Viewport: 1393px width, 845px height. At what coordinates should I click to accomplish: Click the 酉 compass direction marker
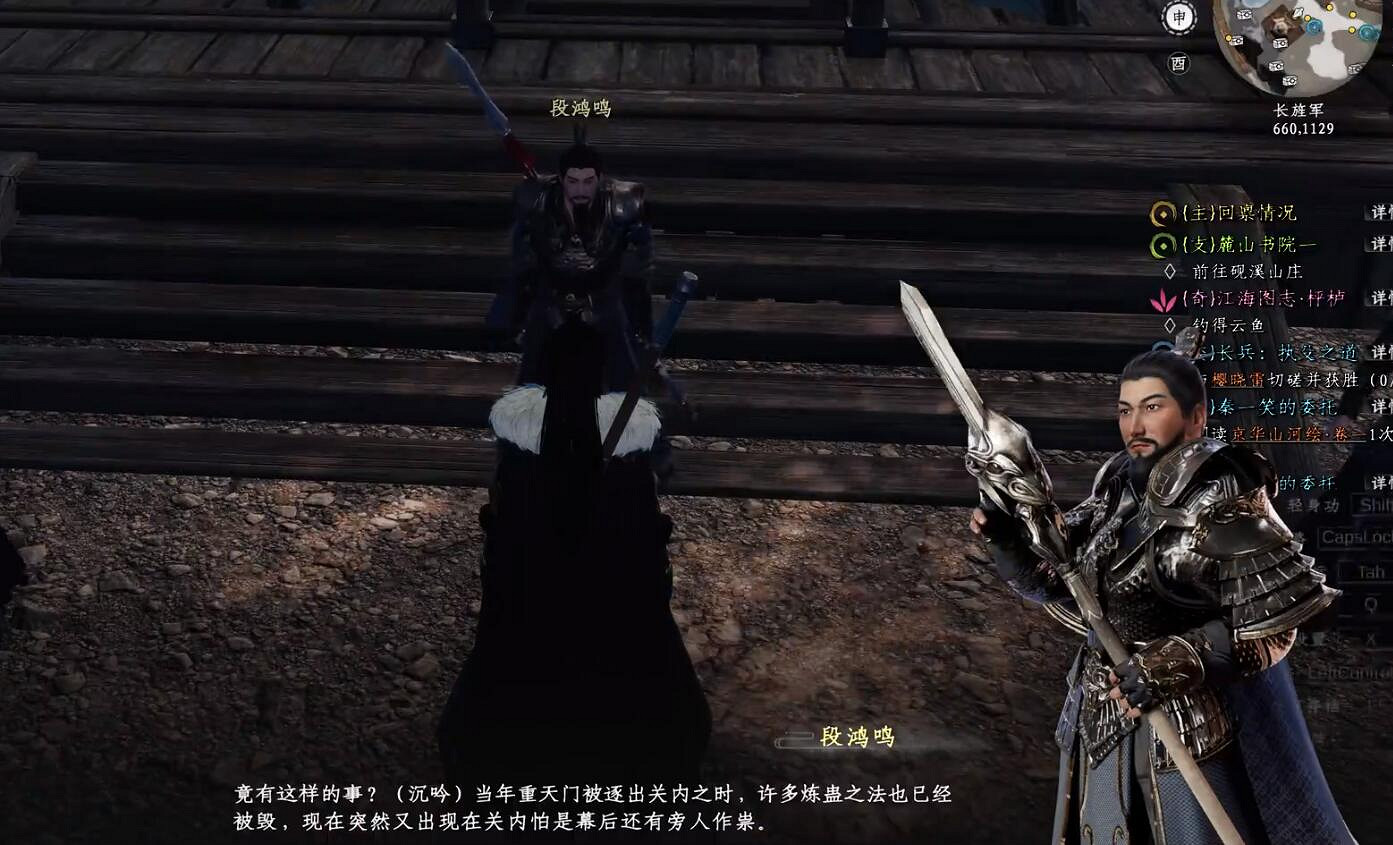(x=1180, y=61)
